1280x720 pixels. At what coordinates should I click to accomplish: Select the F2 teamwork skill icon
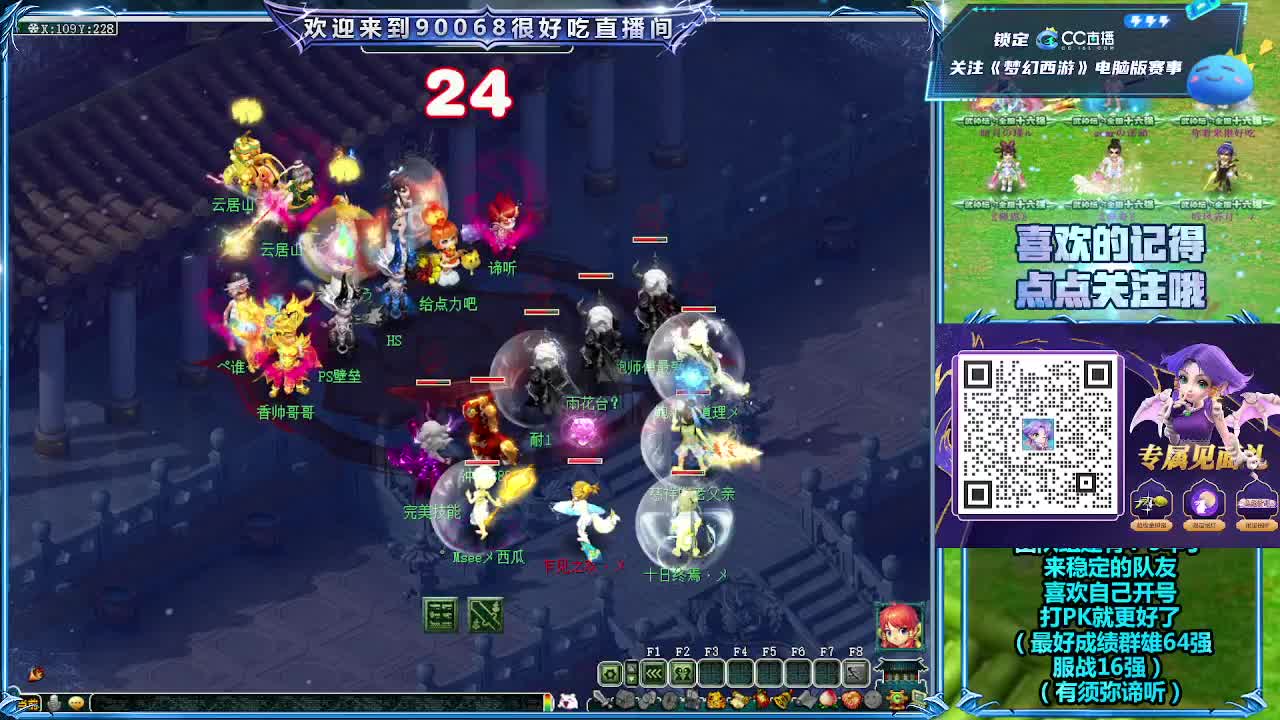(684, 672)
